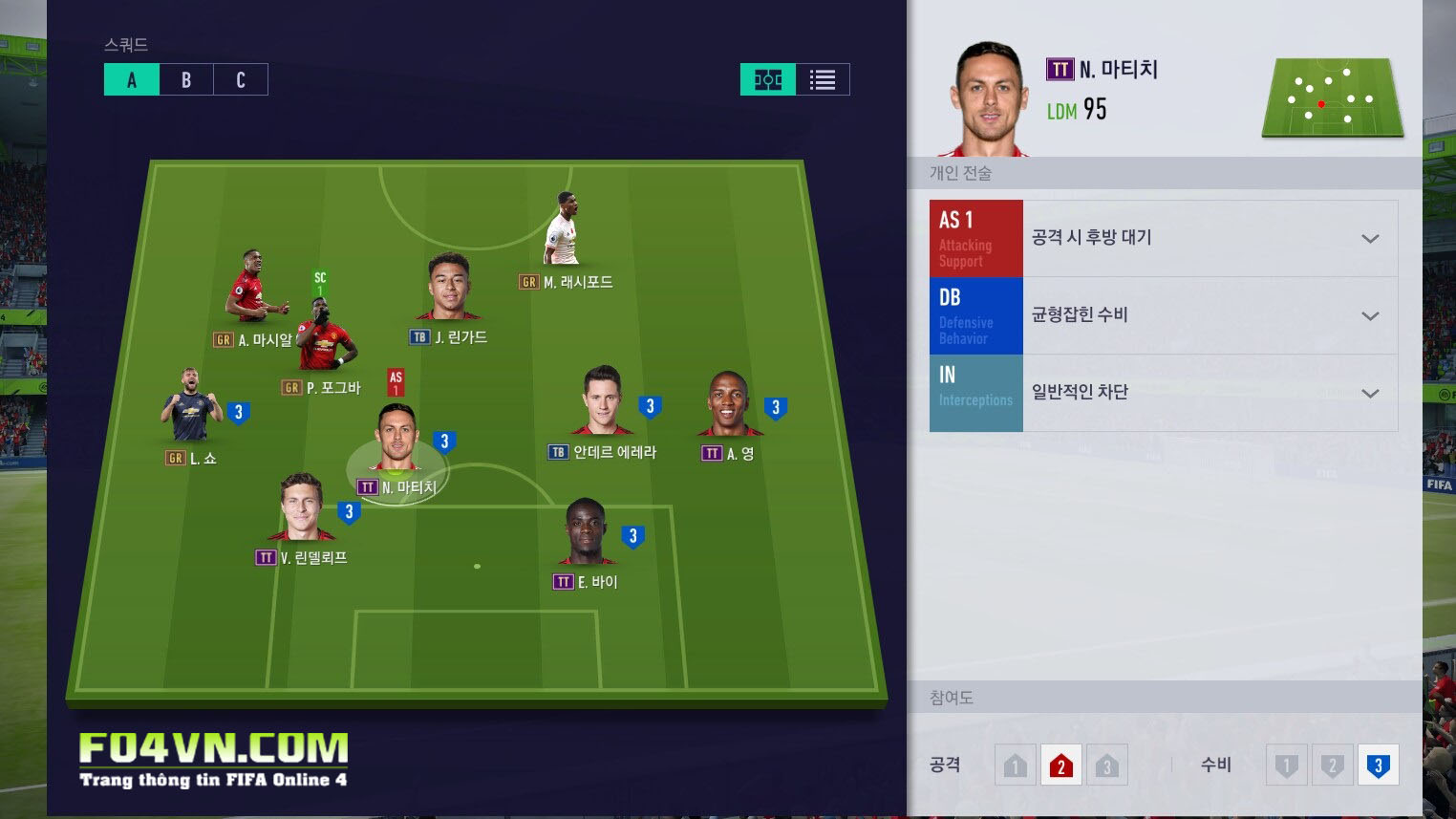Set defense participation to level 1

pyautogui.click(x=1286, y=765)
